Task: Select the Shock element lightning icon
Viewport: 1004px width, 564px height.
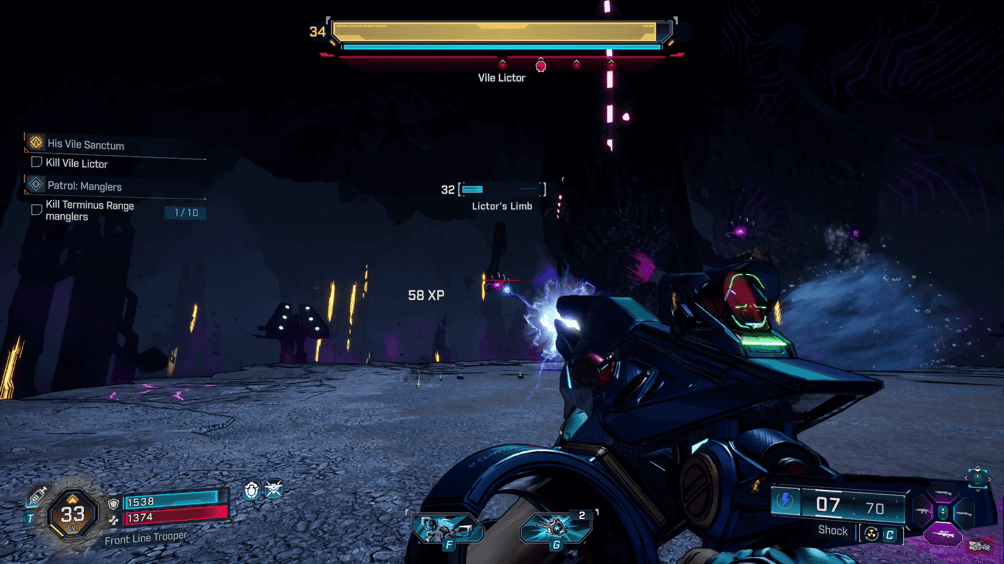Action: [x=786, y=501]
